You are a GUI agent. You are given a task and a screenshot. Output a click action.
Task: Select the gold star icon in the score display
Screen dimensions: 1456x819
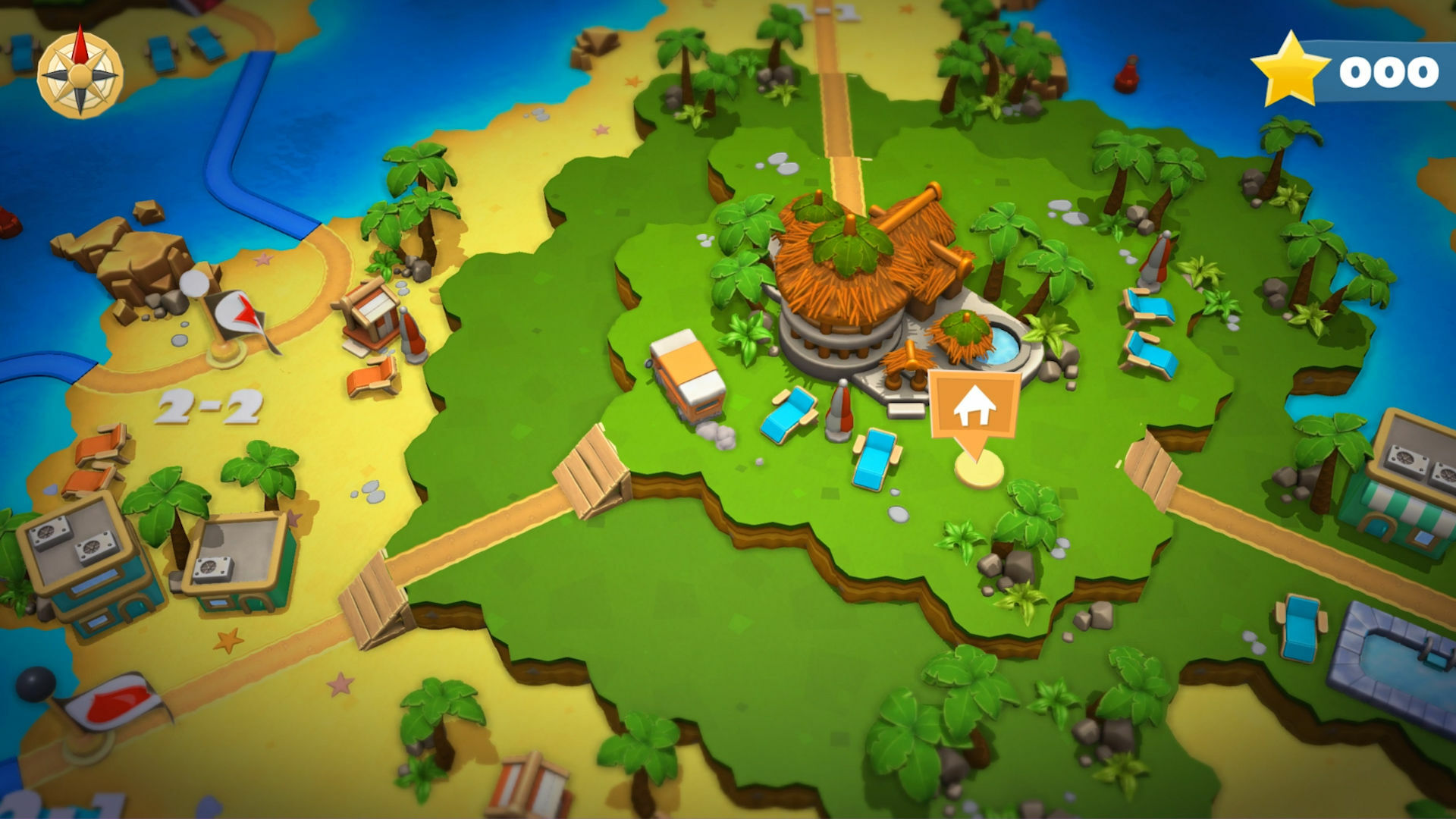(1291, 70)
